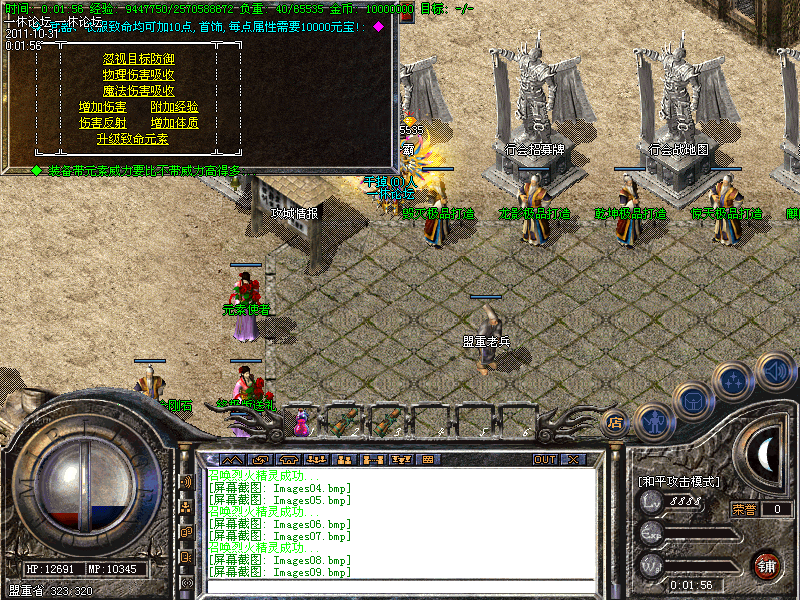The height and width of the screenshot is (600, 800).
Task: Click the OUT button above chat
Action: click(x=545, y=459)
